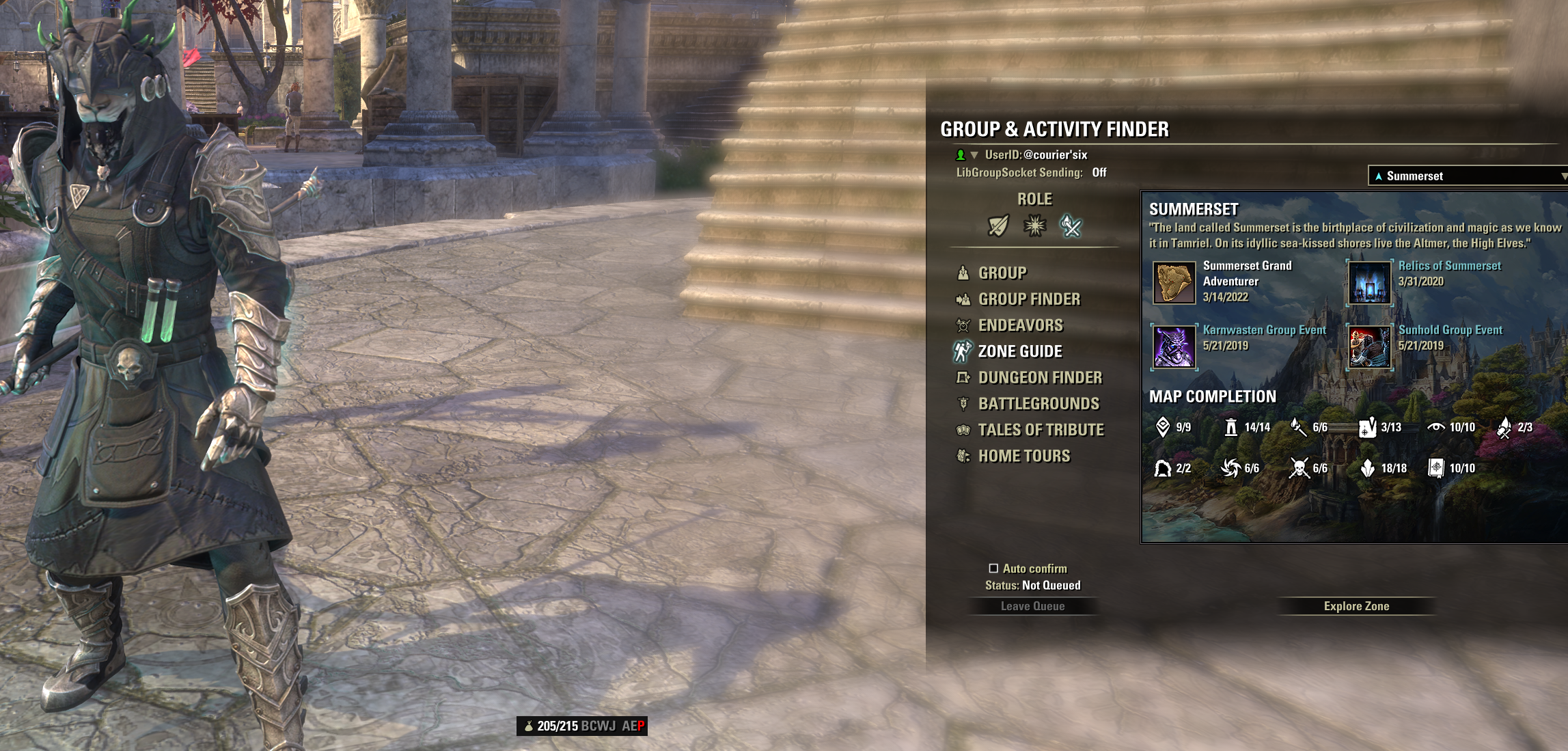
Task: Click the Summerset Grand Adventurer map icon
Action: coord(1174,282)
